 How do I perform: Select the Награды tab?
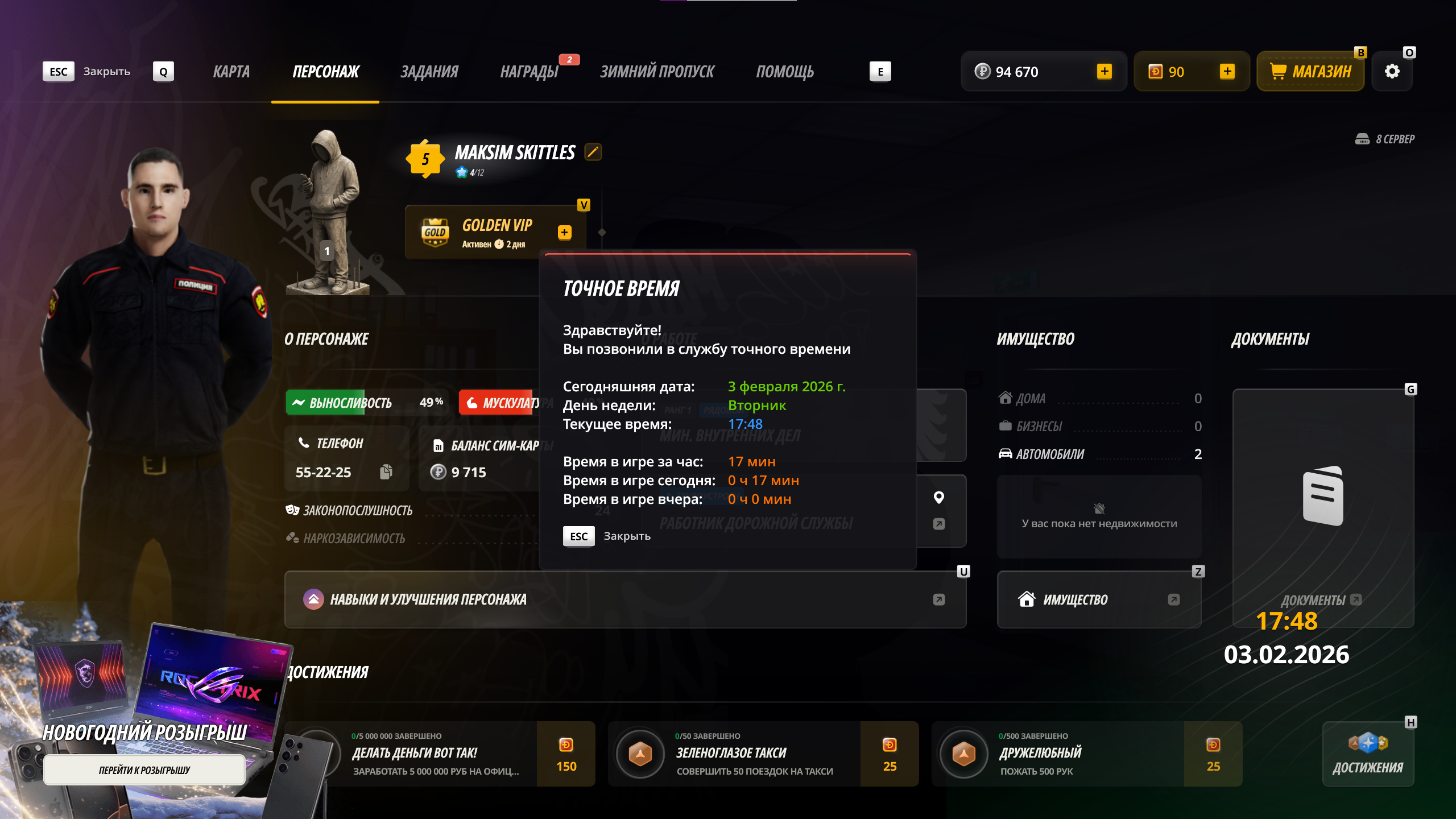529,72
